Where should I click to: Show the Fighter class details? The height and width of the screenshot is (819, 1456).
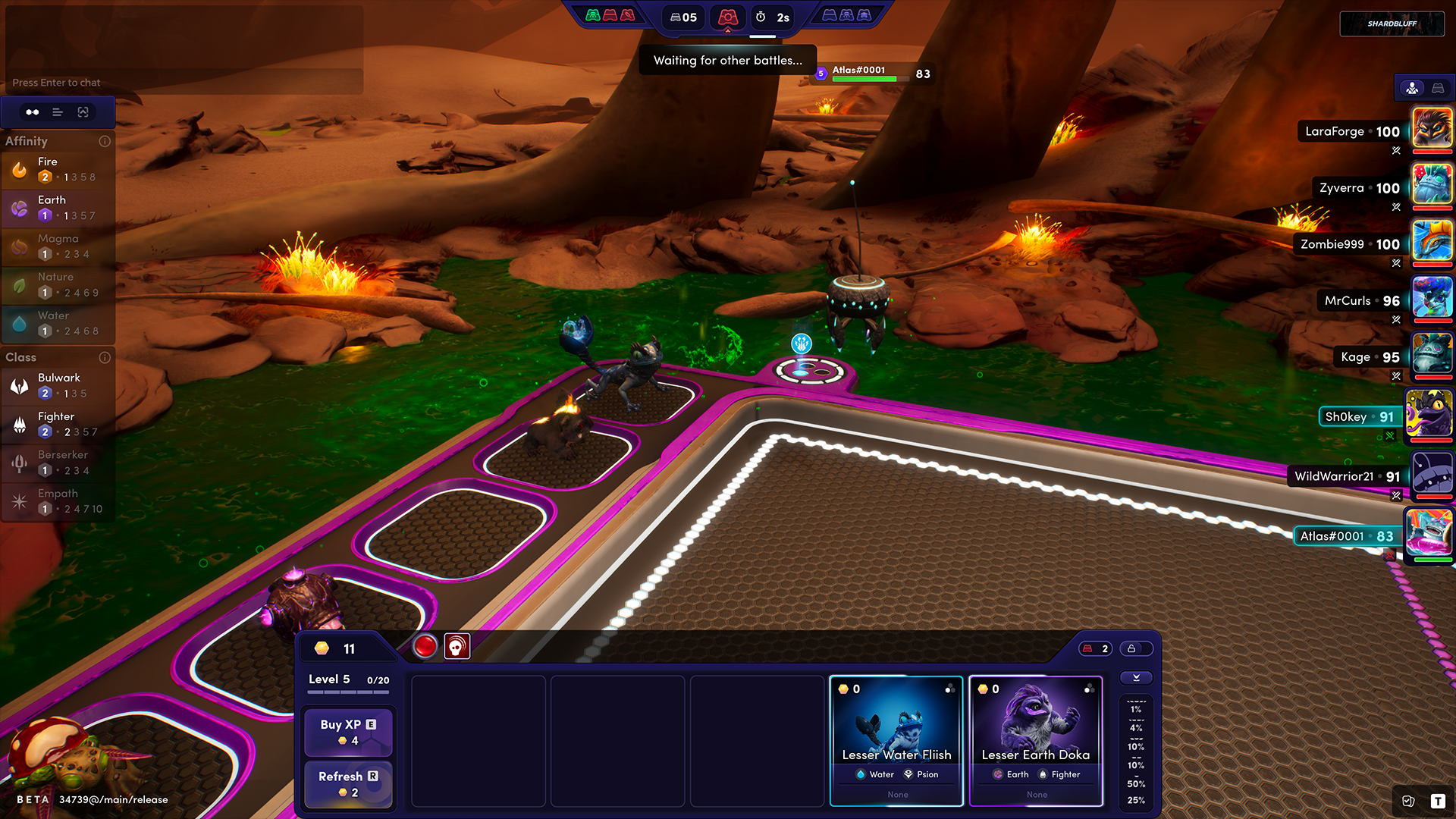click(x=58, y=424)
